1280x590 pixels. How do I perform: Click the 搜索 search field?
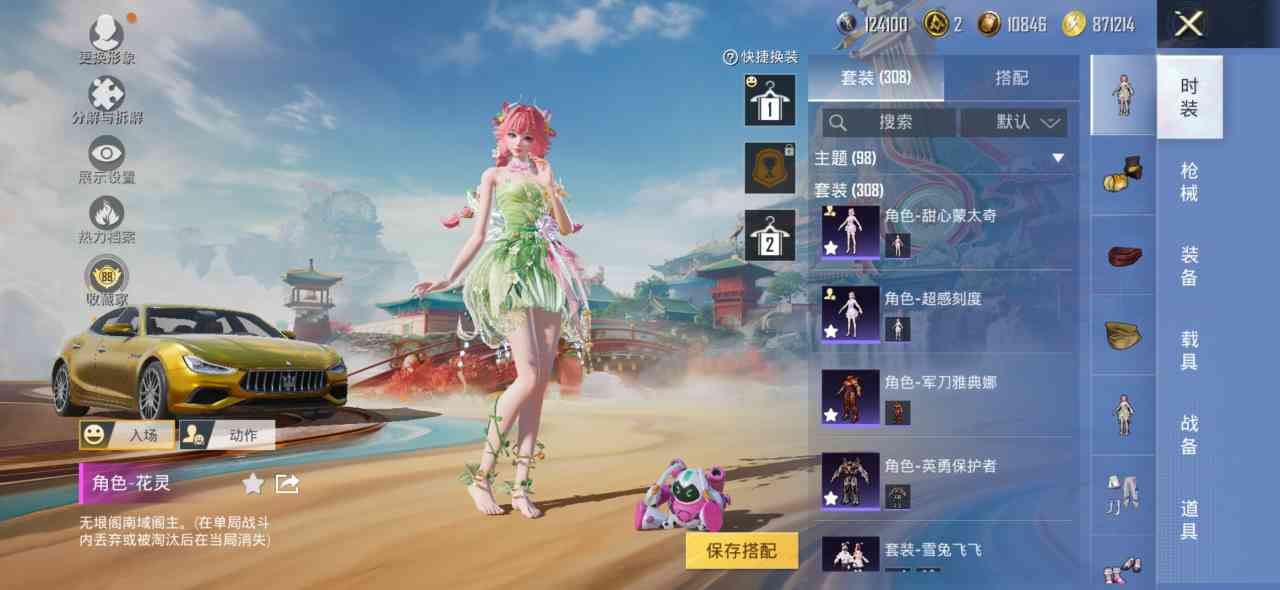tap(888, 122)
